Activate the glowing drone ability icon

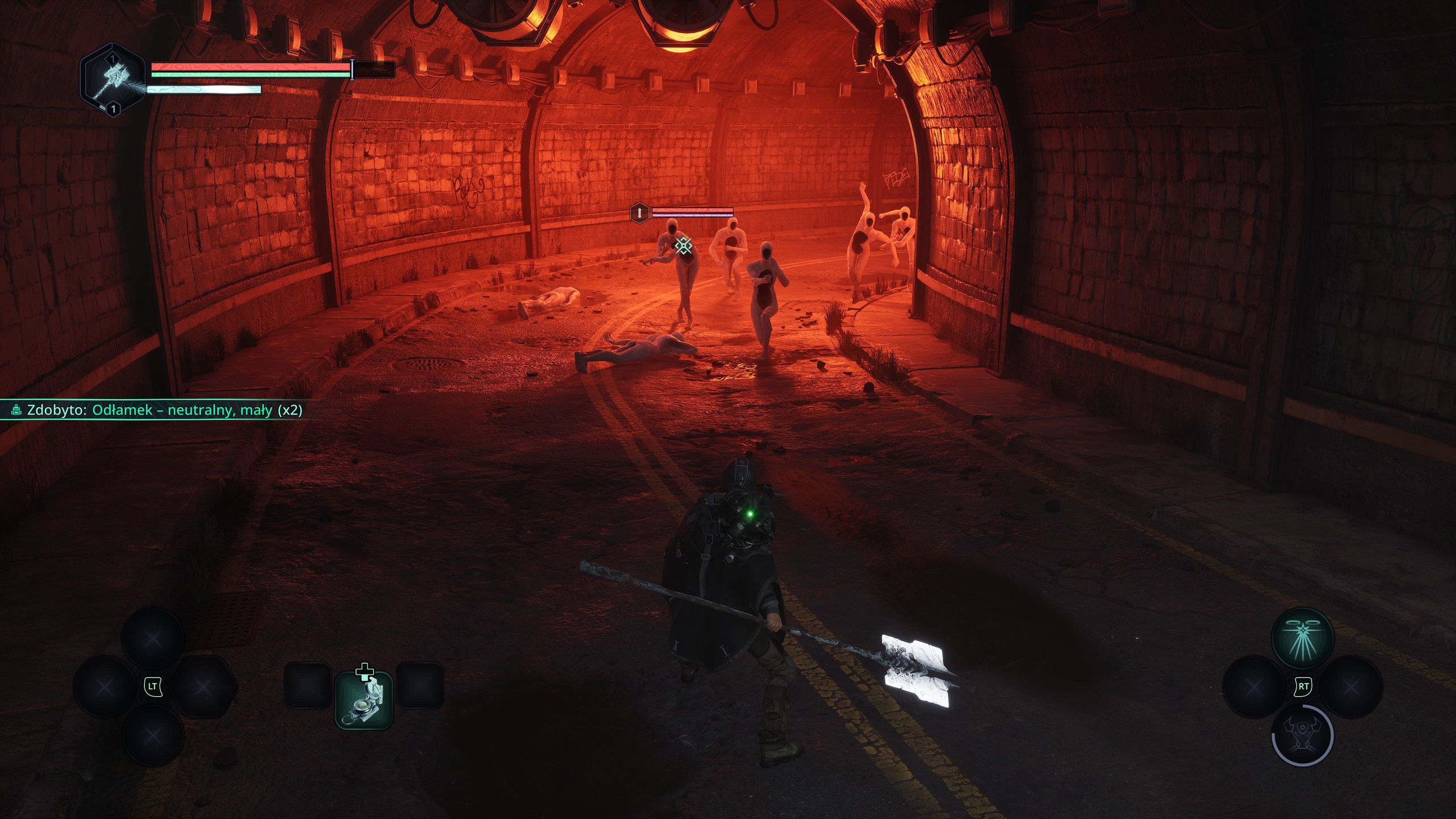[1302, 637]
